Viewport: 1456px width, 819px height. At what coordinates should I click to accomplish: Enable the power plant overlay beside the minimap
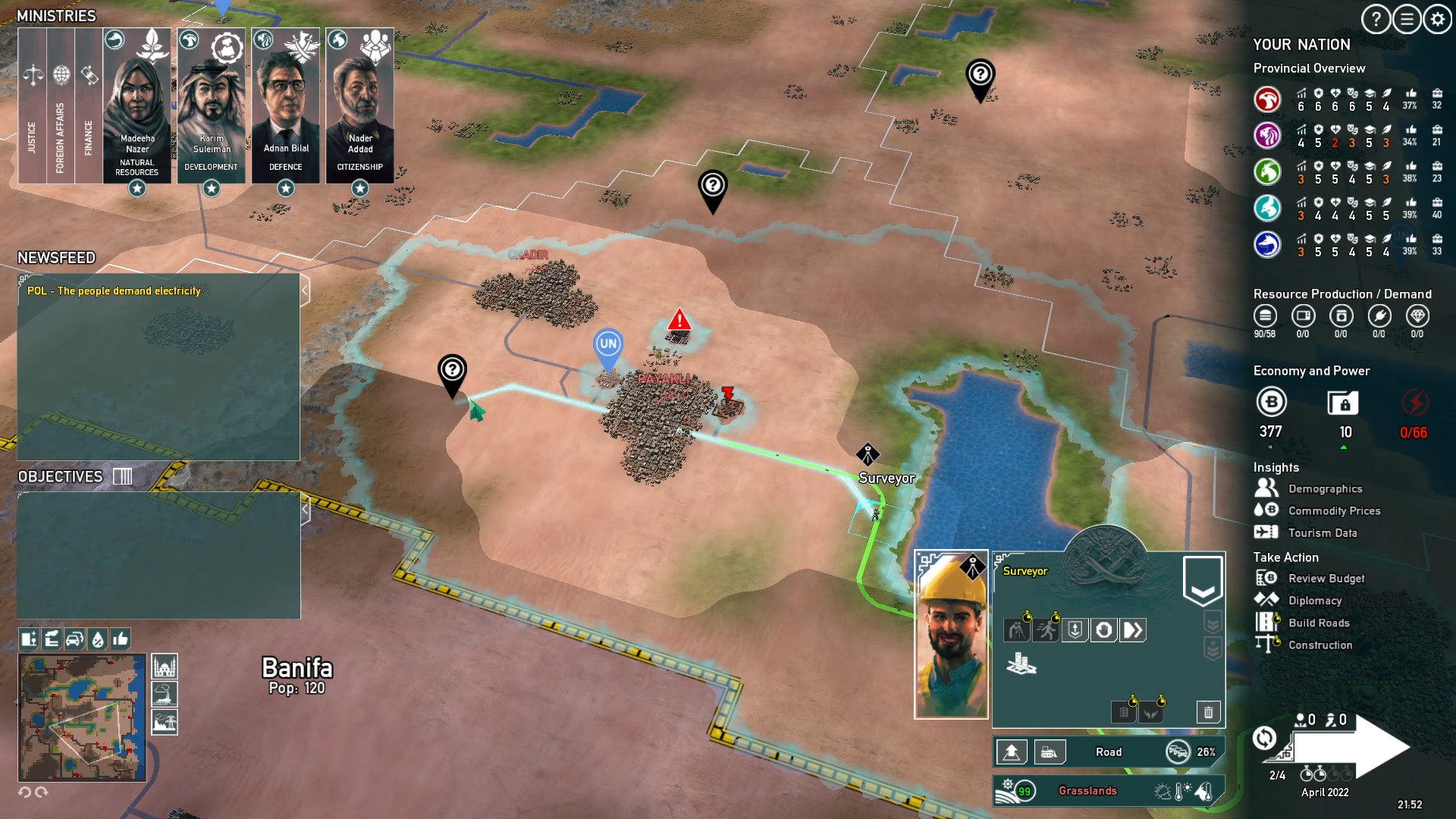click(165, 722)
